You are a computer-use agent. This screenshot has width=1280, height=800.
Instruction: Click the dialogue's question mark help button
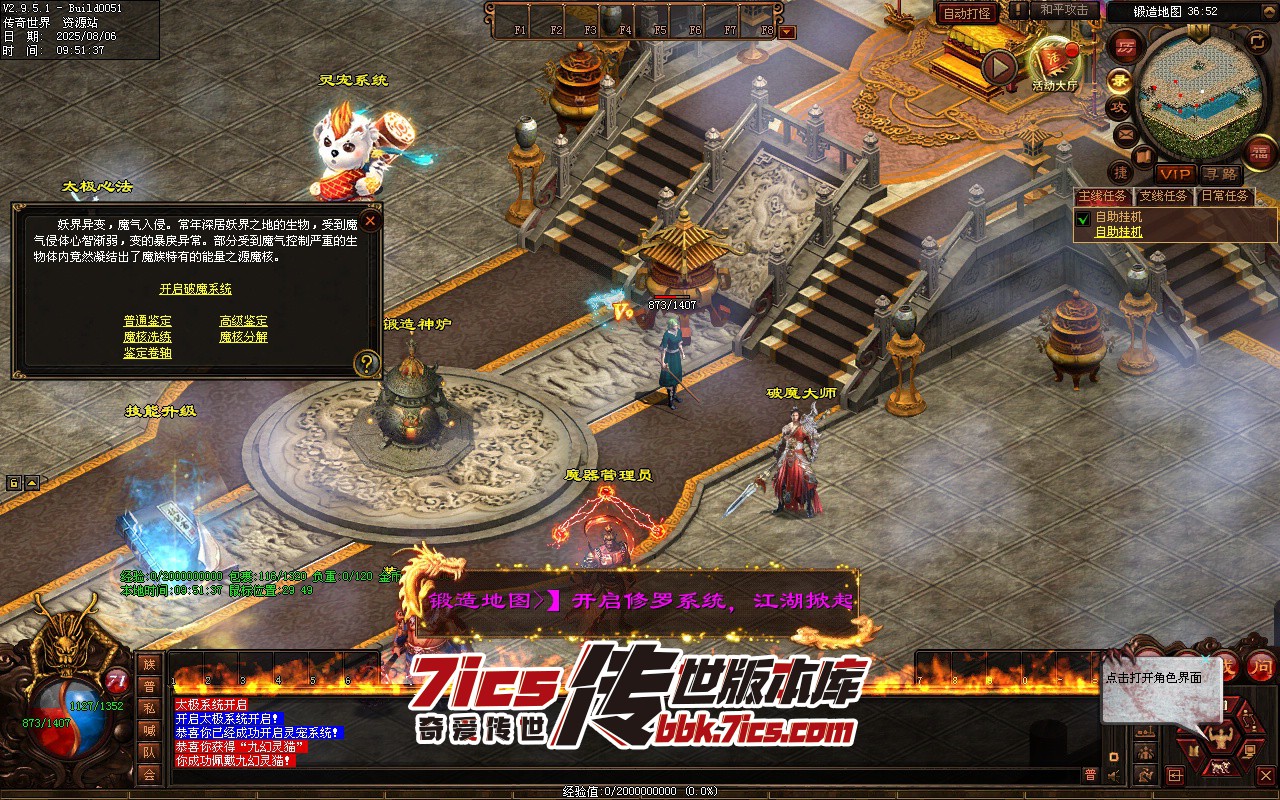368,362
